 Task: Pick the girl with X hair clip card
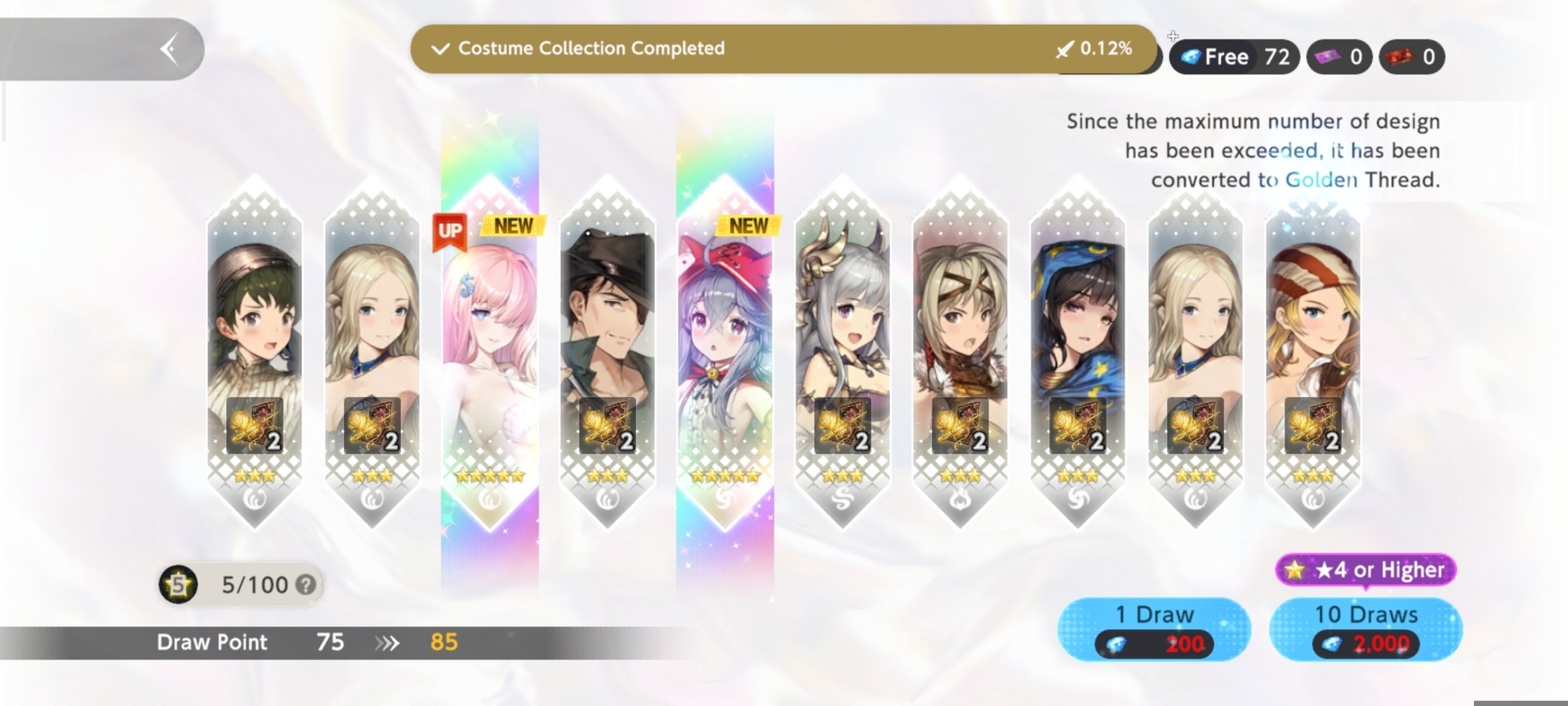(x=960, y=351)
